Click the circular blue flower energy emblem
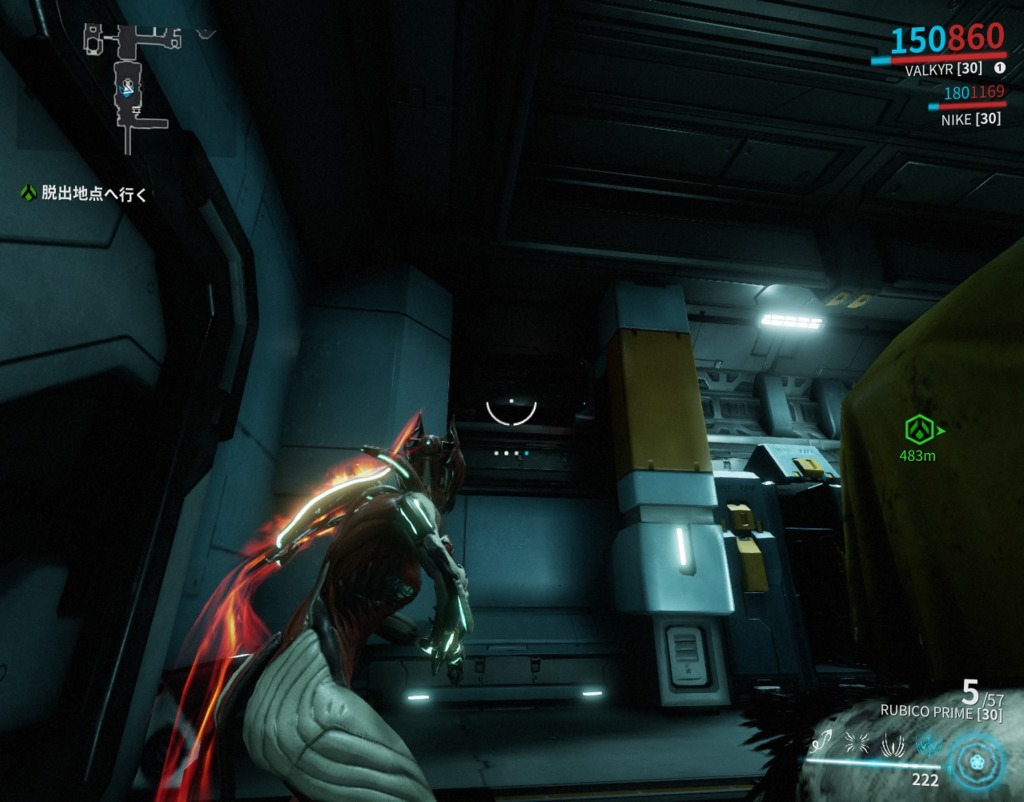1024x802 pixels. click(976, 760)
